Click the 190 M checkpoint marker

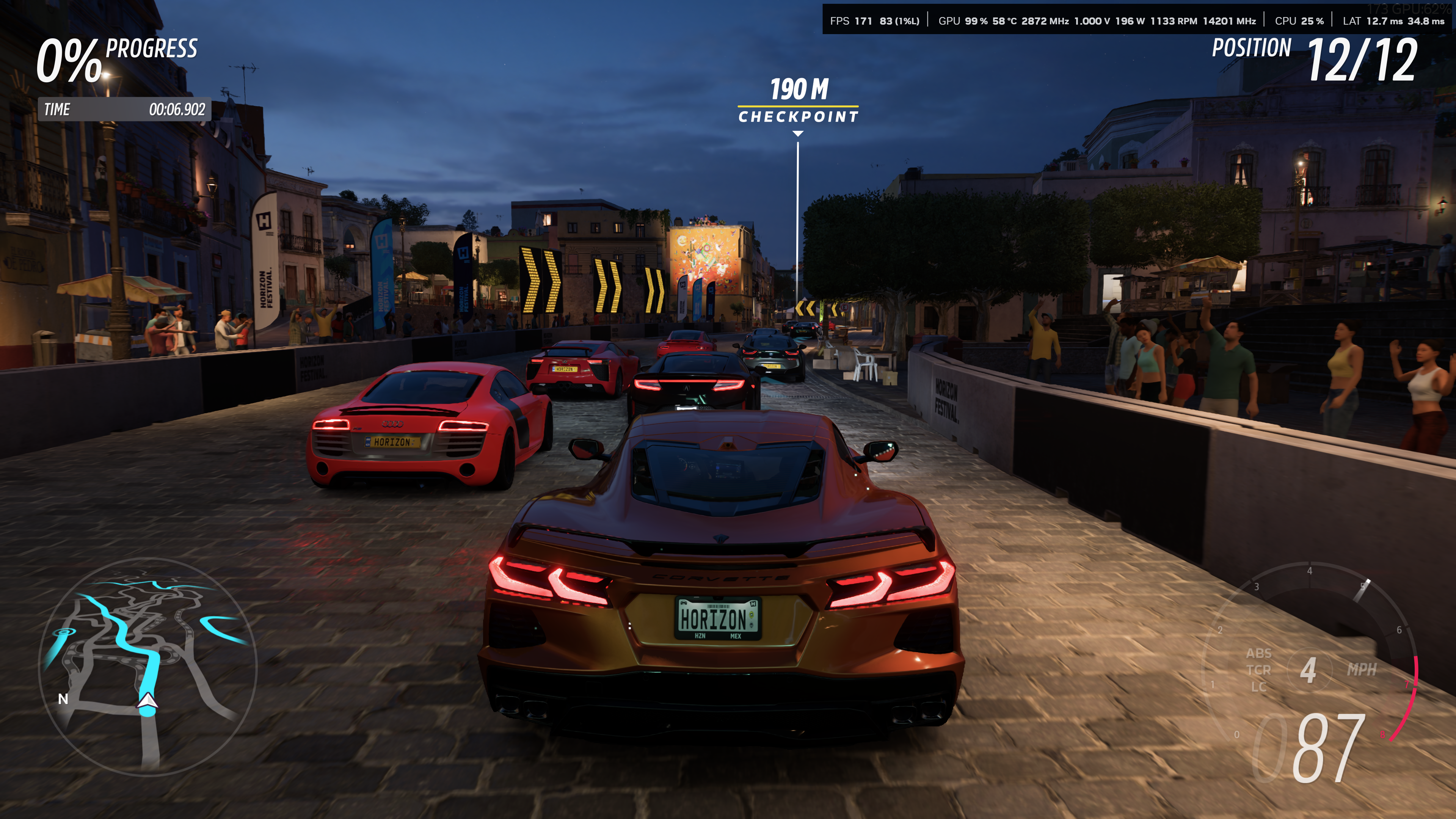tap(797, 102)
